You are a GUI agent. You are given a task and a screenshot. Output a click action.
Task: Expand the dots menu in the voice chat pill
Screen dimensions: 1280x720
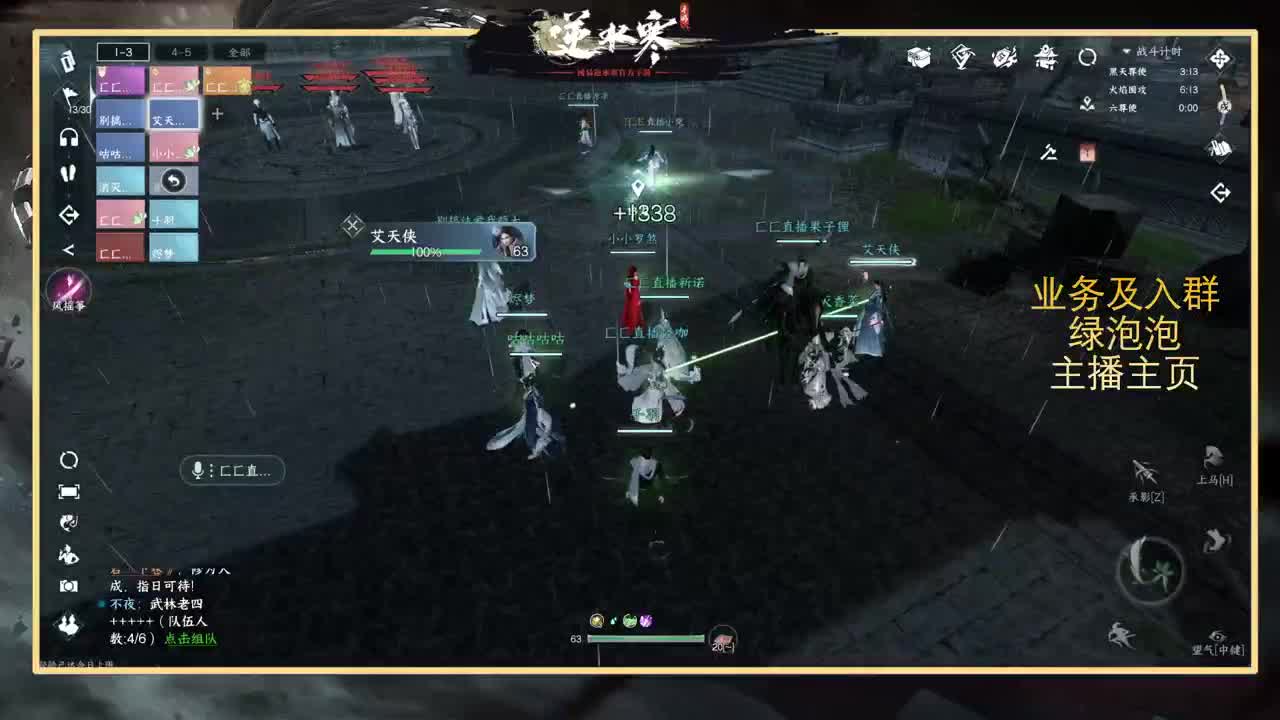point(212,470)
